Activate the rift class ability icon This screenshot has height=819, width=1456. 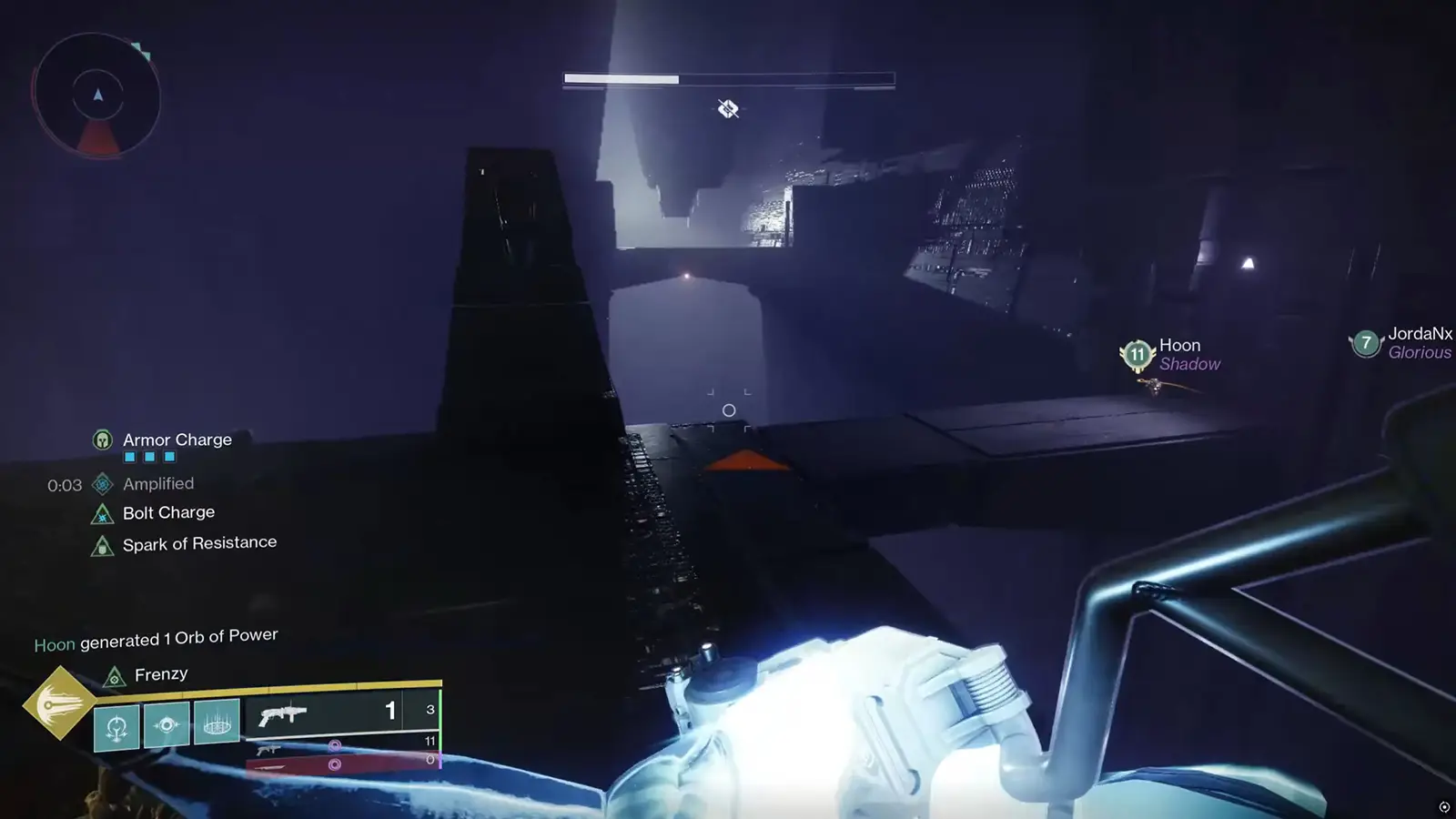pyautogui.click(x=217, y=723)
